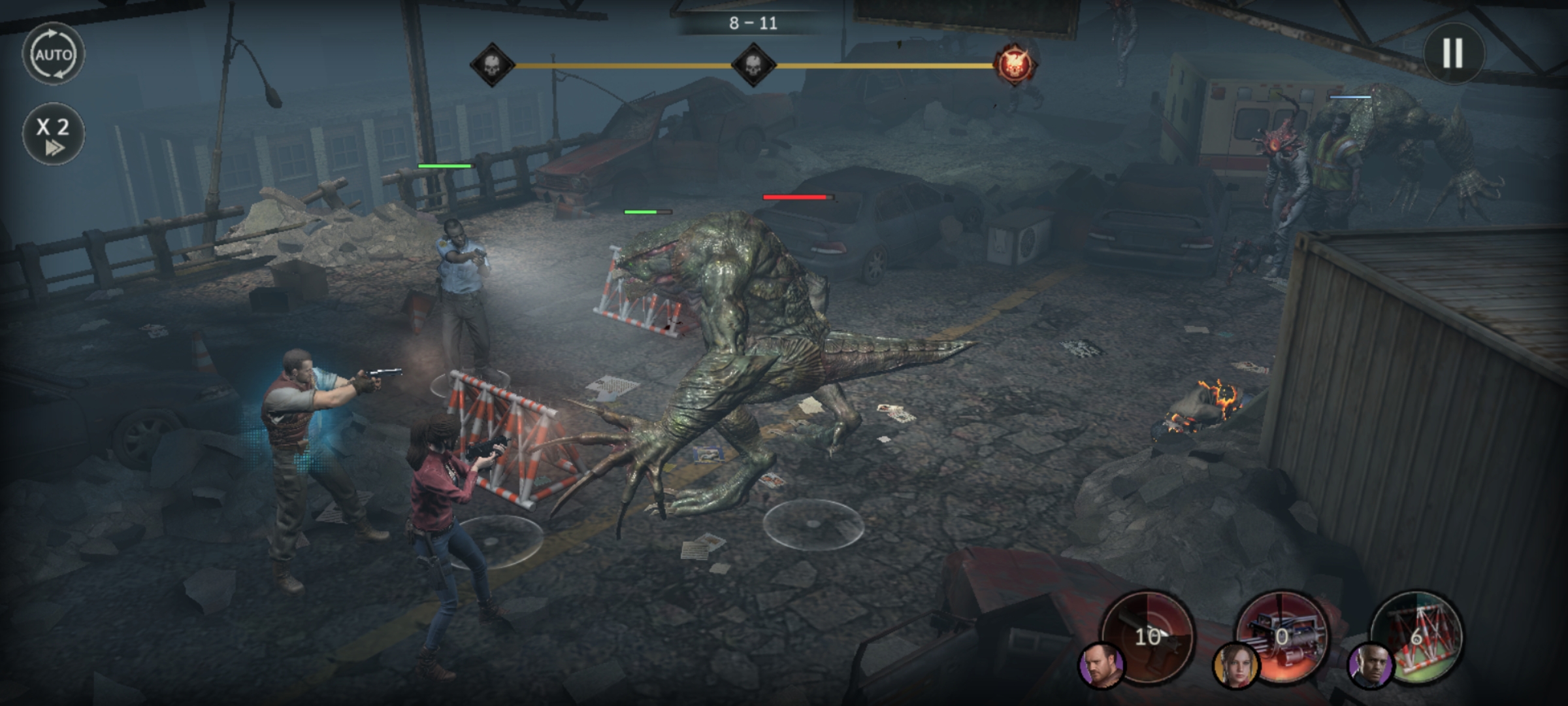This screenshot has width=1568, height=706.
Task: Select the bearded man's portrait
Action: (1101, 667)
